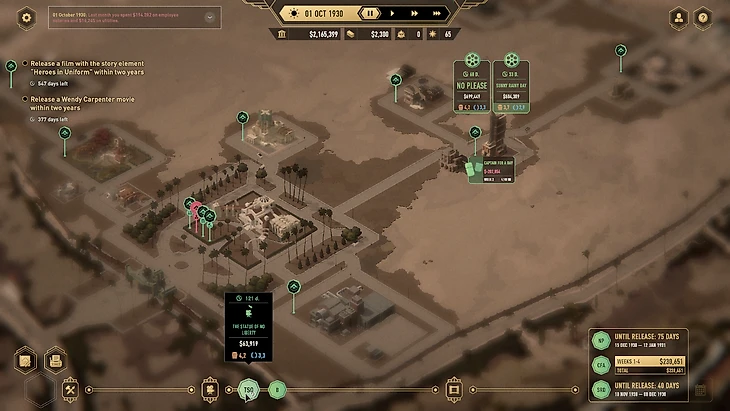Viewport: 730px width, 411px height.
Task: Open the staff profile button
Action: click(x=679, y=17)
